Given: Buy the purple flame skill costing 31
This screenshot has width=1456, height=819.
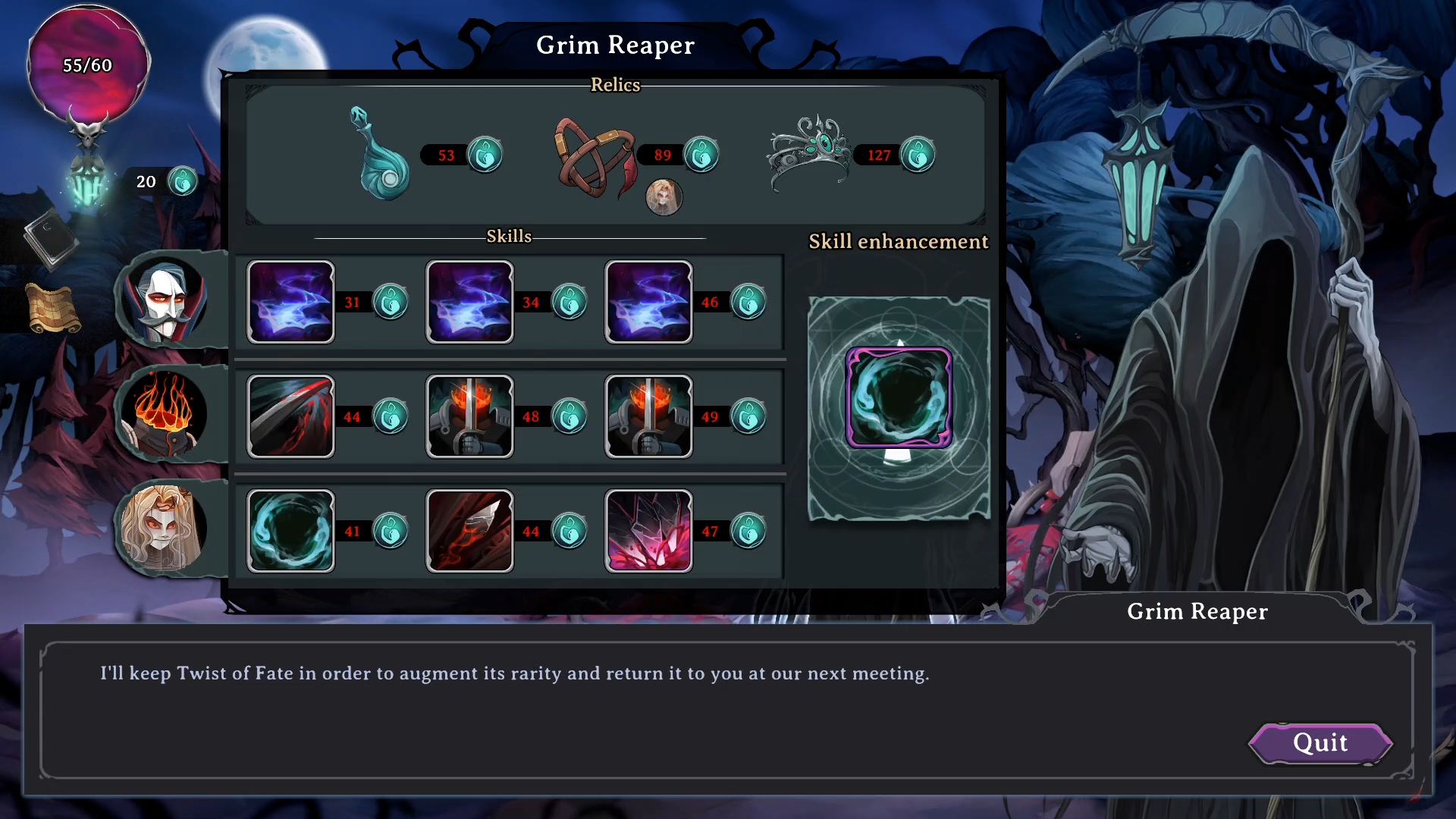Looking at the screenshot, I should pos(290,303).
